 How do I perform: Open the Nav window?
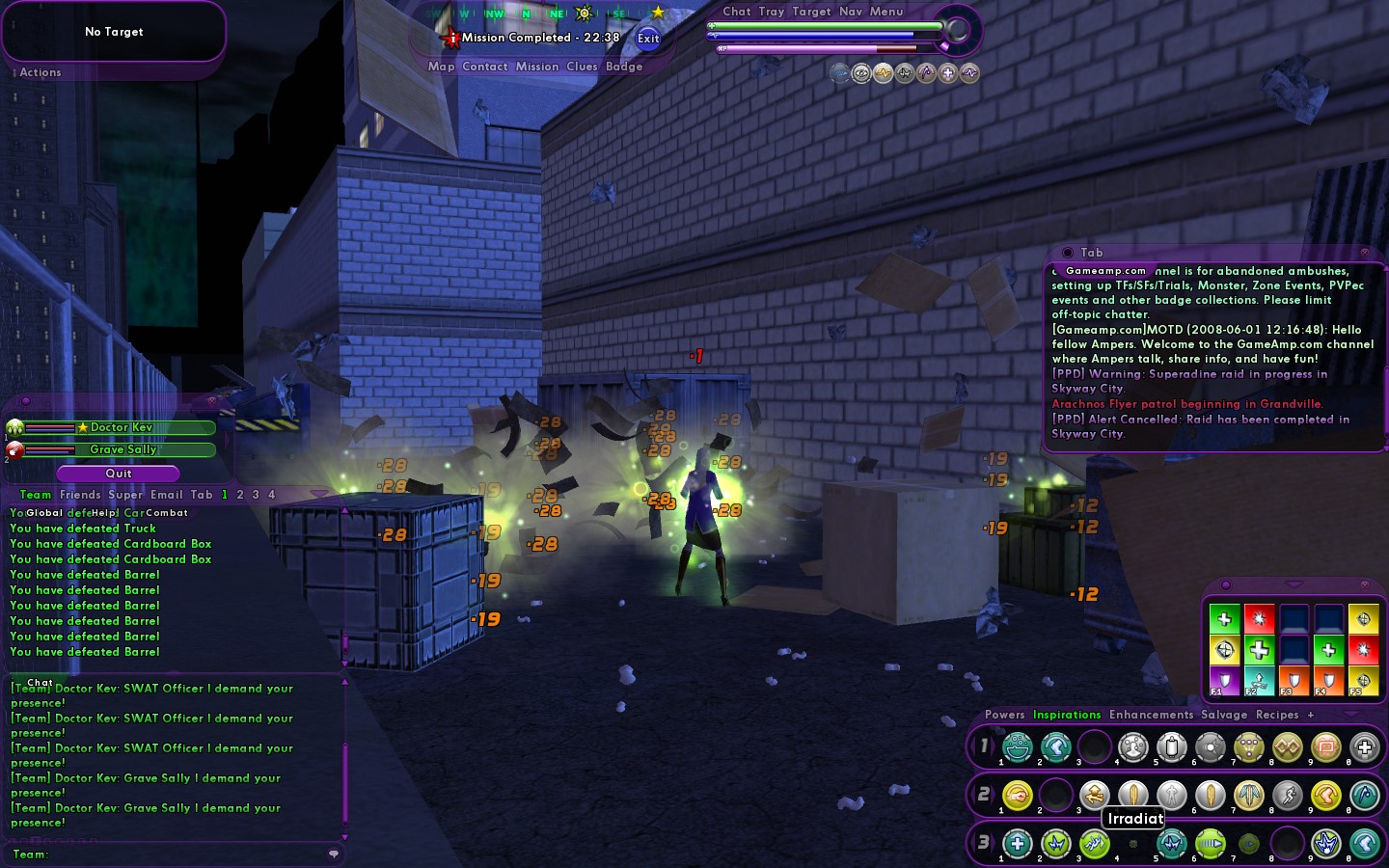851,12
